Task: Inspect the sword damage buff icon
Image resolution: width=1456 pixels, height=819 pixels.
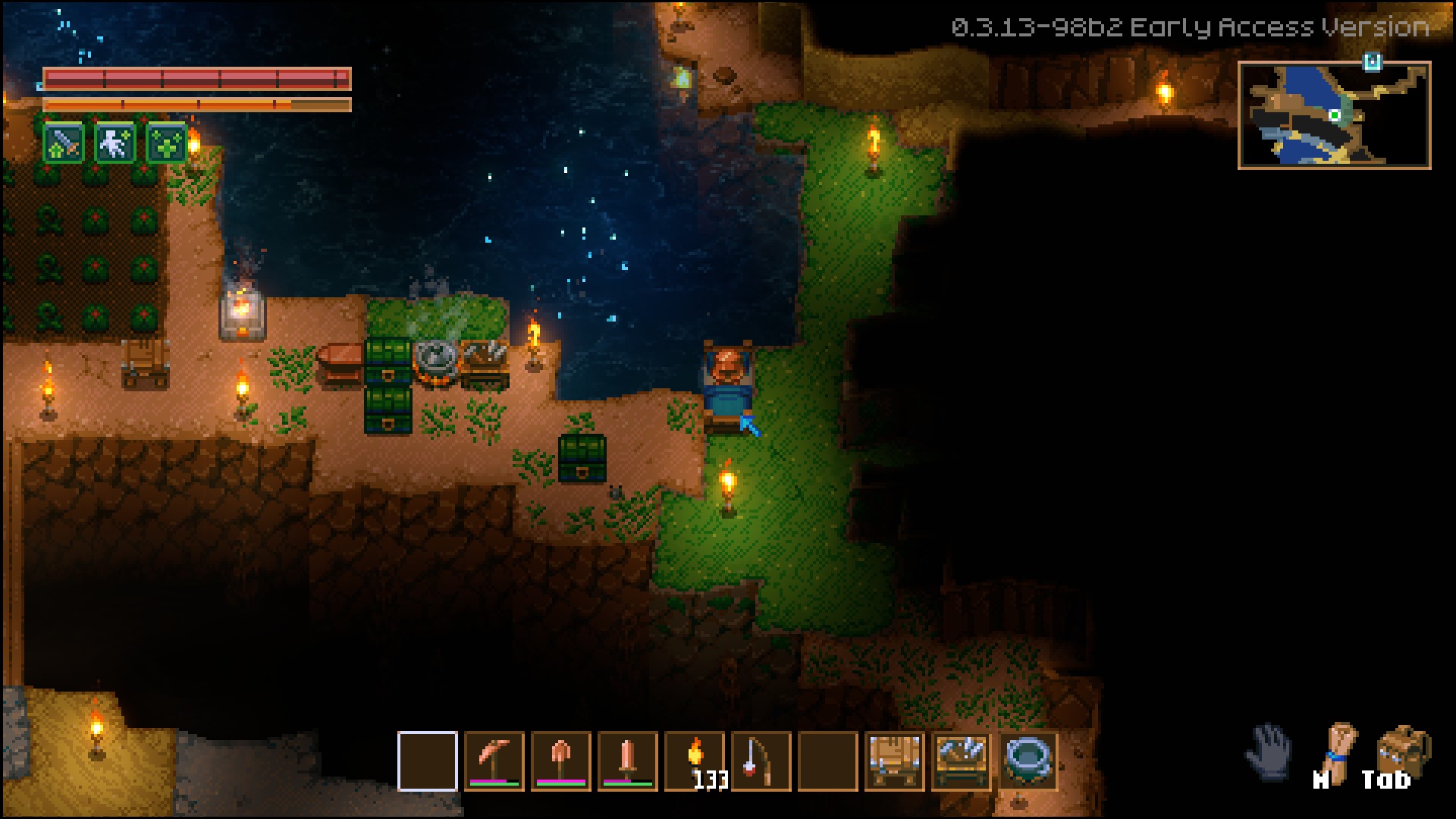Action: click(64, 143)
